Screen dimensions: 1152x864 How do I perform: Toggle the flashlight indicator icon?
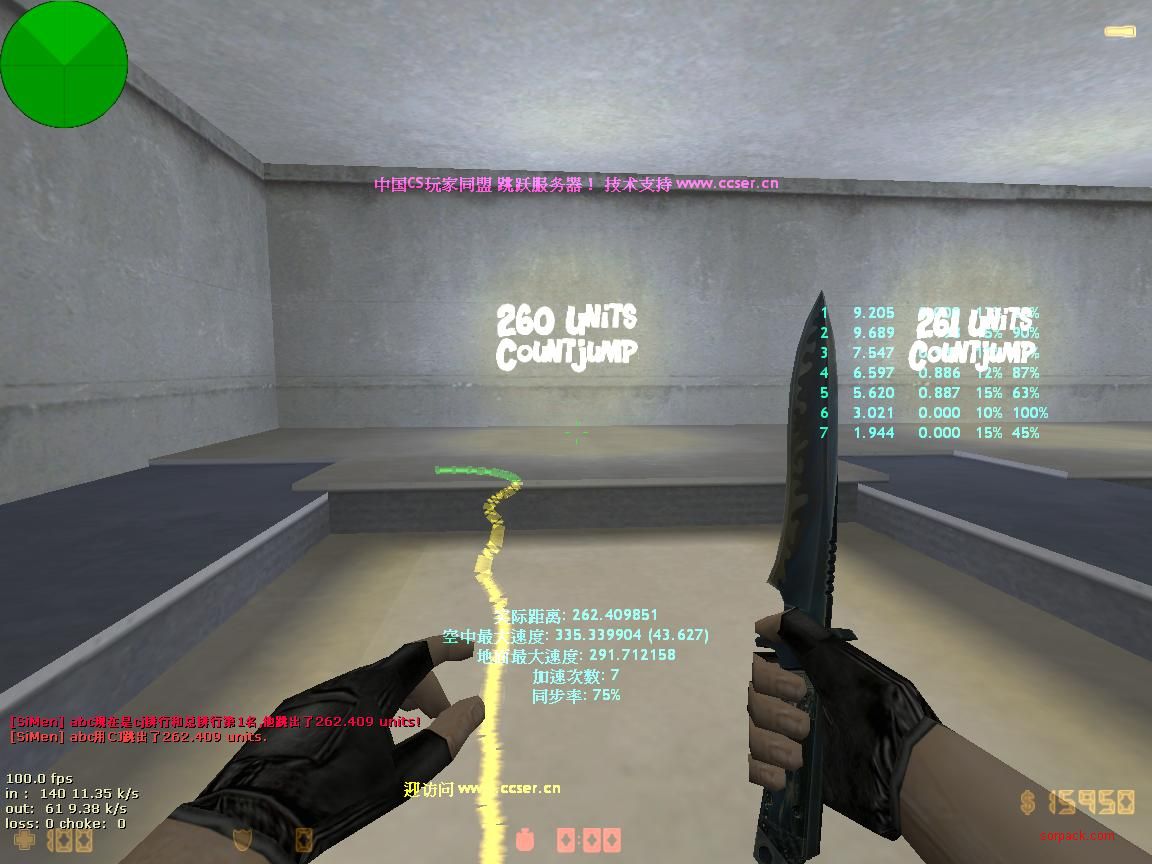(1119, 32)
